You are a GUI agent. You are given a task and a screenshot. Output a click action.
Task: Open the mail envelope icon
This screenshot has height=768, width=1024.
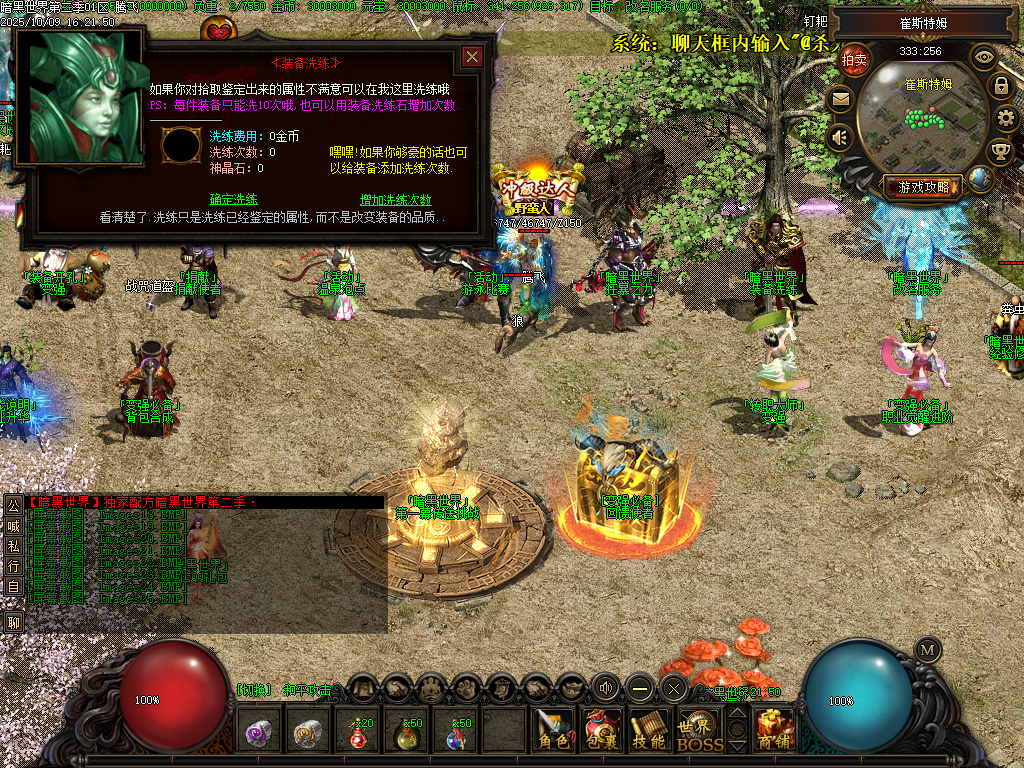[x=840, y=99]
